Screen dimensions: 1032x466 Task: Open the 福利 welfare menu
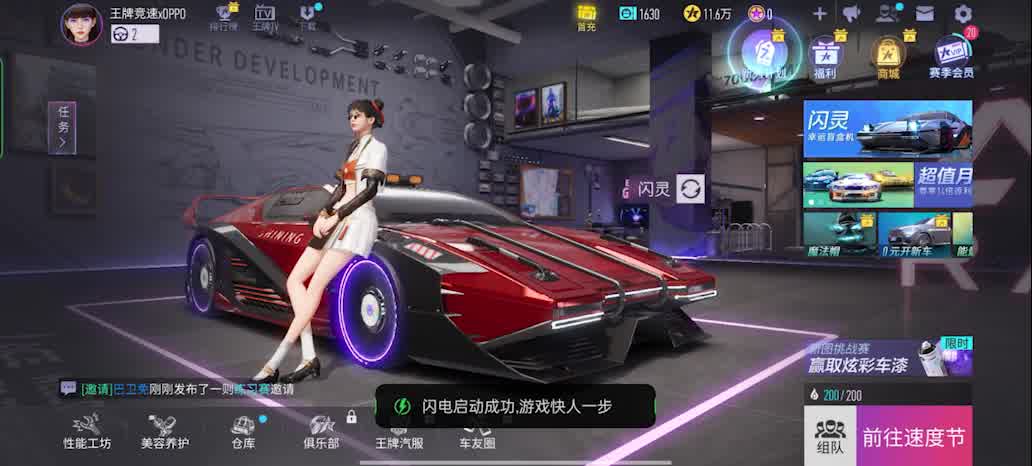[x=825, y=56]
